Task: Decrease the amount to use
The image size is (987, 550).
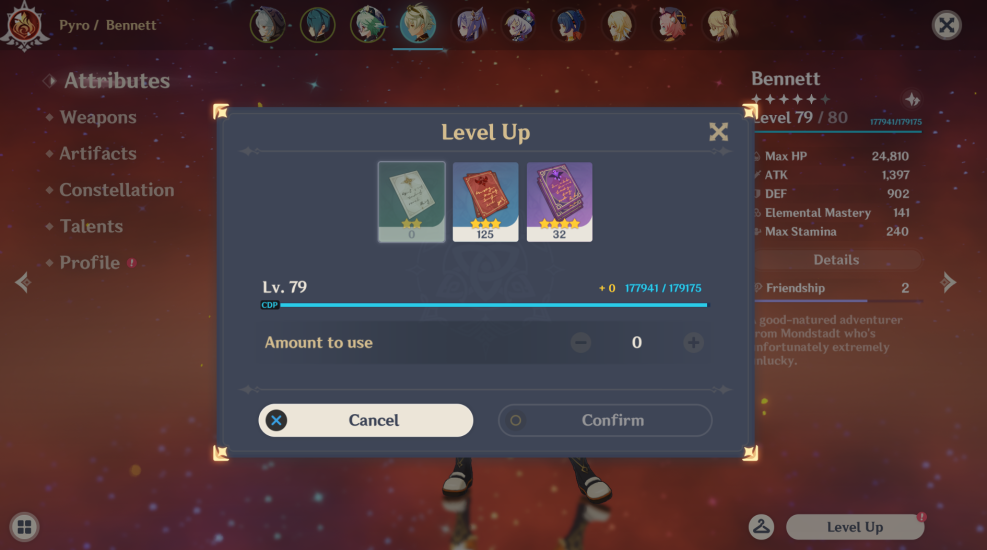Action: click(x=581, y=343)
